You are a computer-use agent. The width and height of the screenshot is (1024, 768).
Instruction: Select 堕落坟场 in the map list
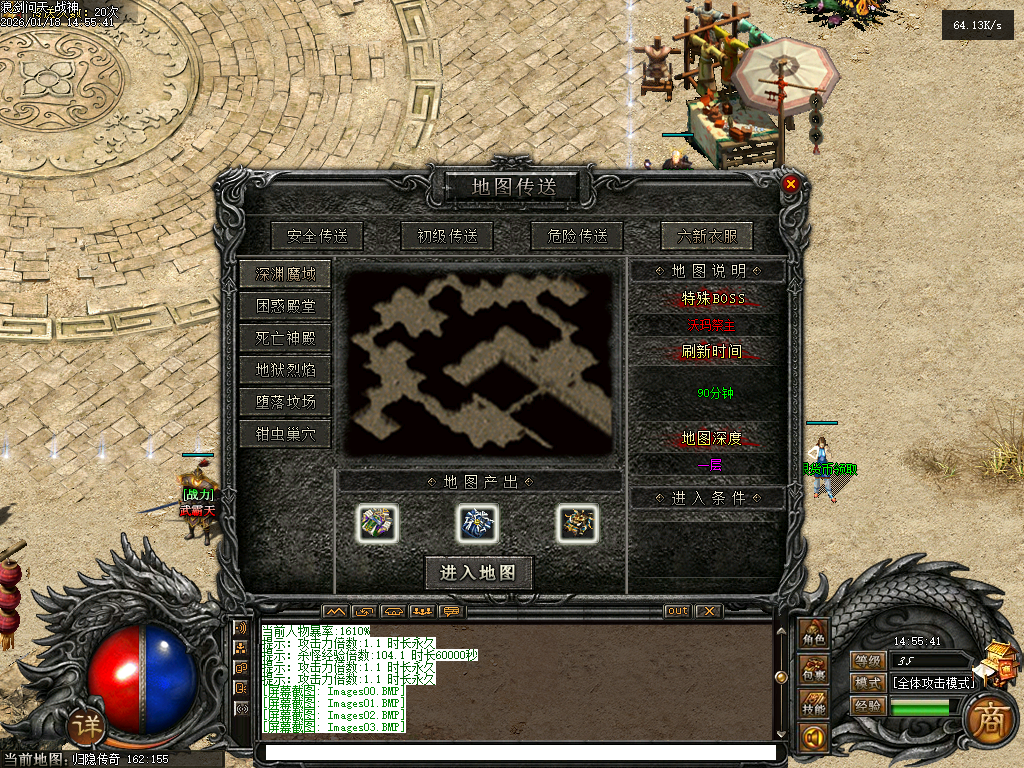[285, 402]
